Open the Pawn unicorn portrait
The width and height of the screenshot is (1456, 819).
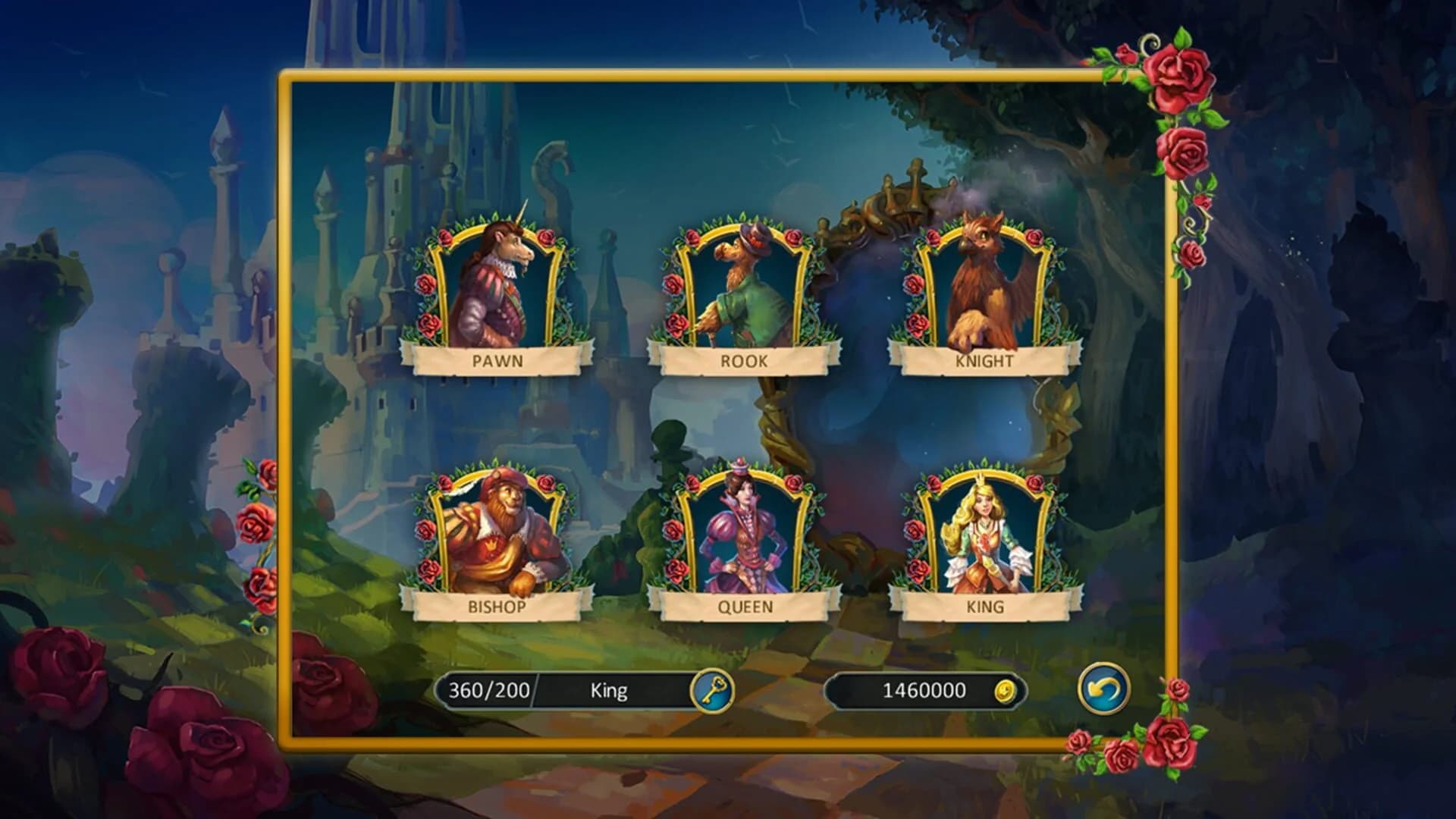click(497, 288)
